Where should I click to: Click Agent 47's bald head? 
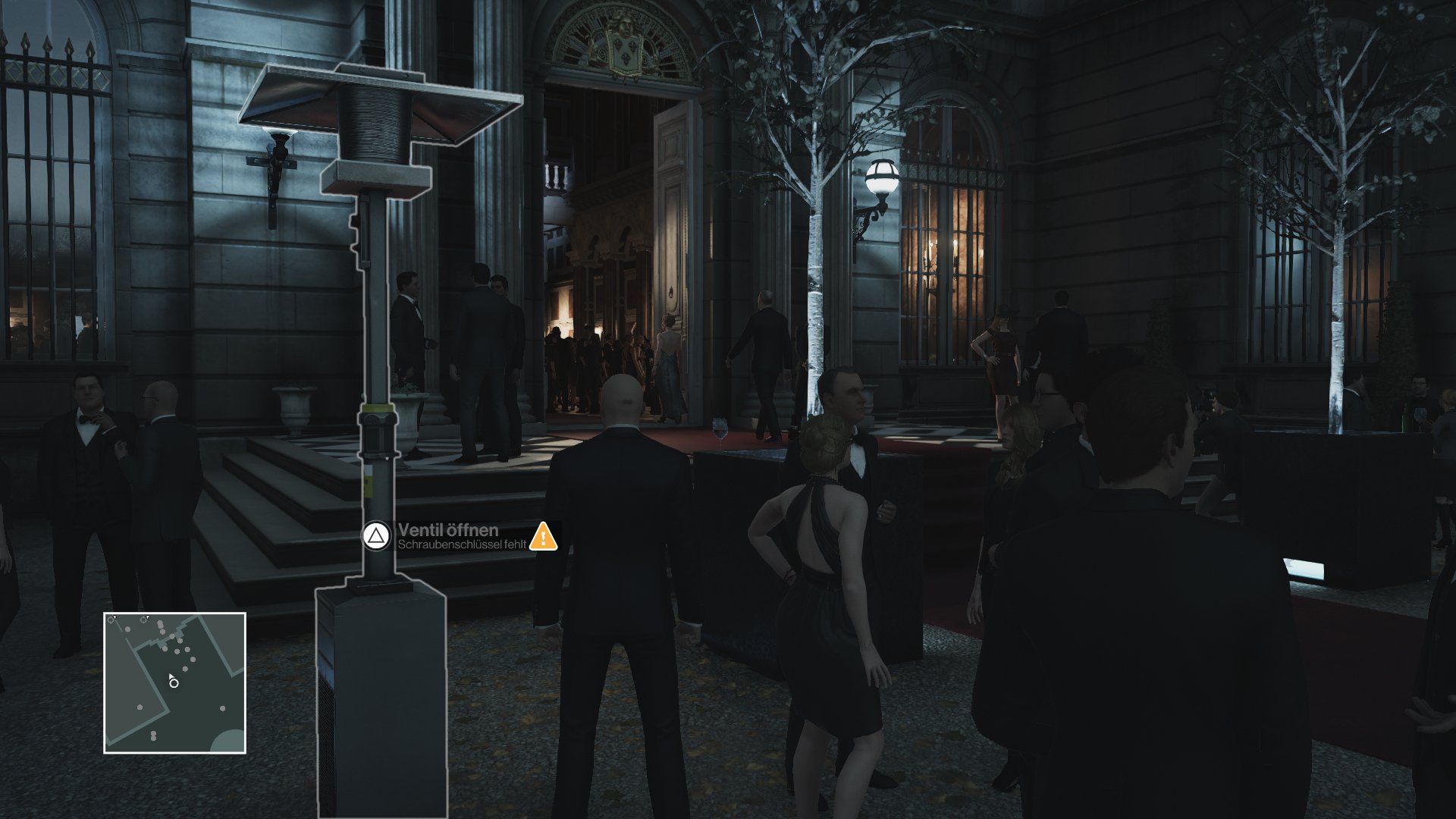pyautogui.click(x=620, y=401)
